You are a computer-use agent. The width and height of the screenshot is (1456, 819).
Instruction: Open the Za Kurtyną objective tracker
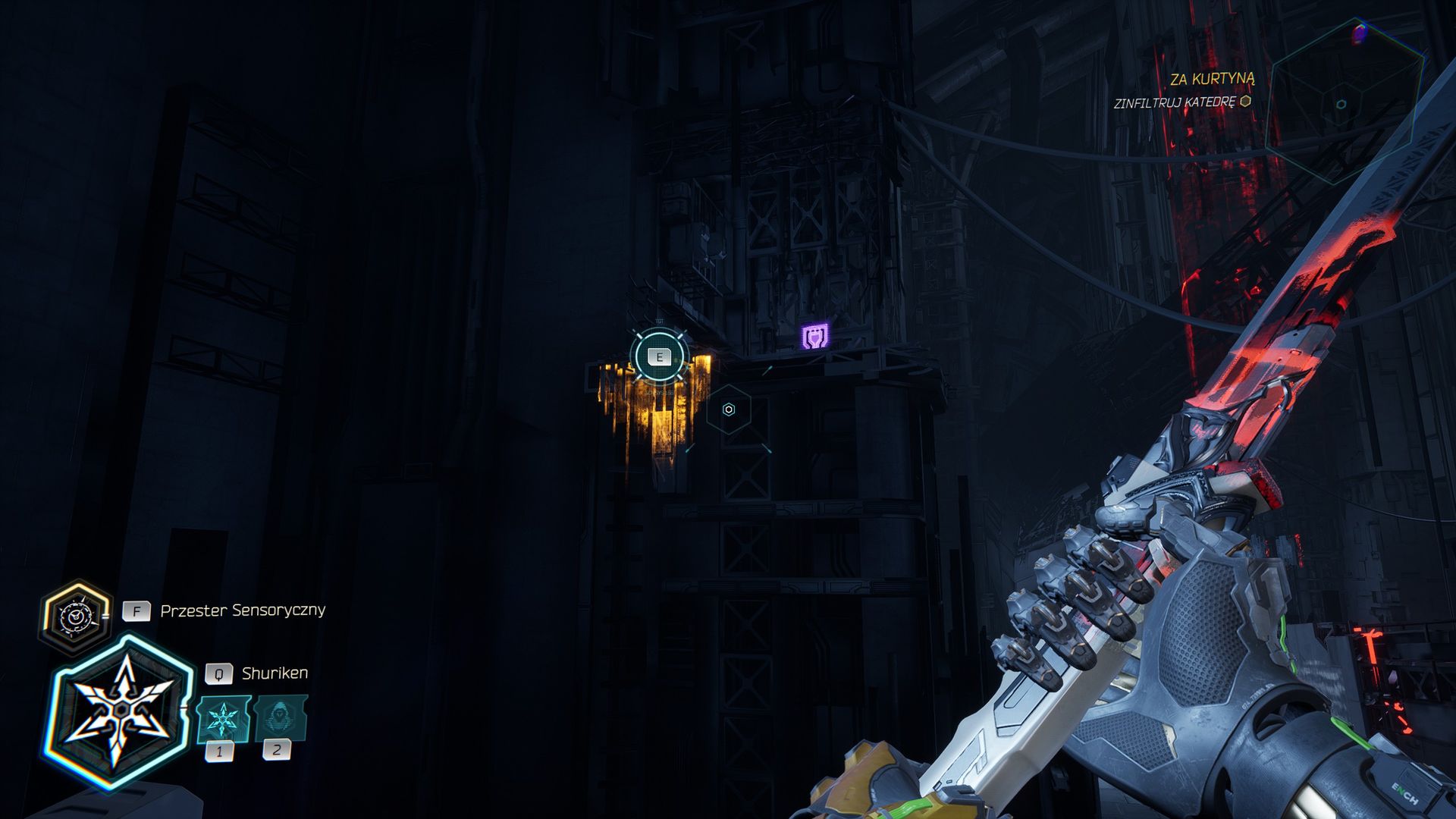click(x=1211, y=79)
